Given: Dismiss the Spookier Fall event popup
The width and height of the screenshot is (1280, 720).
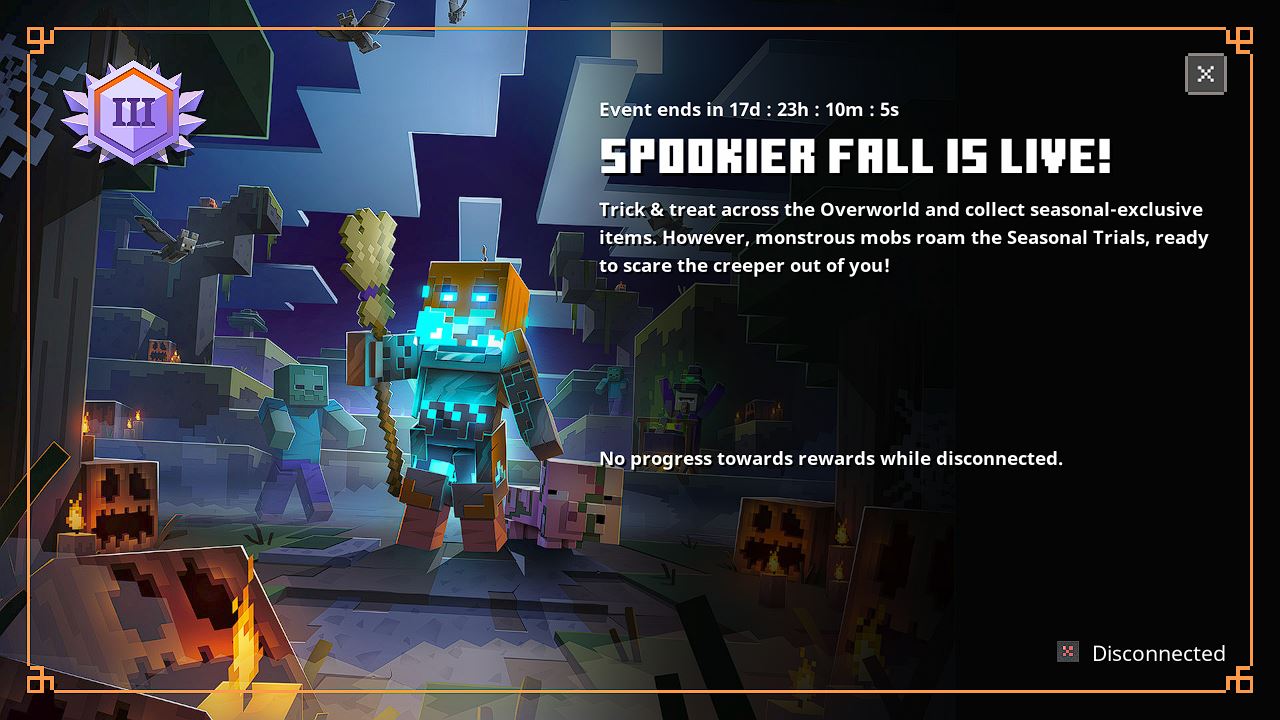Looking at the screenshot, I should 1205,73.
